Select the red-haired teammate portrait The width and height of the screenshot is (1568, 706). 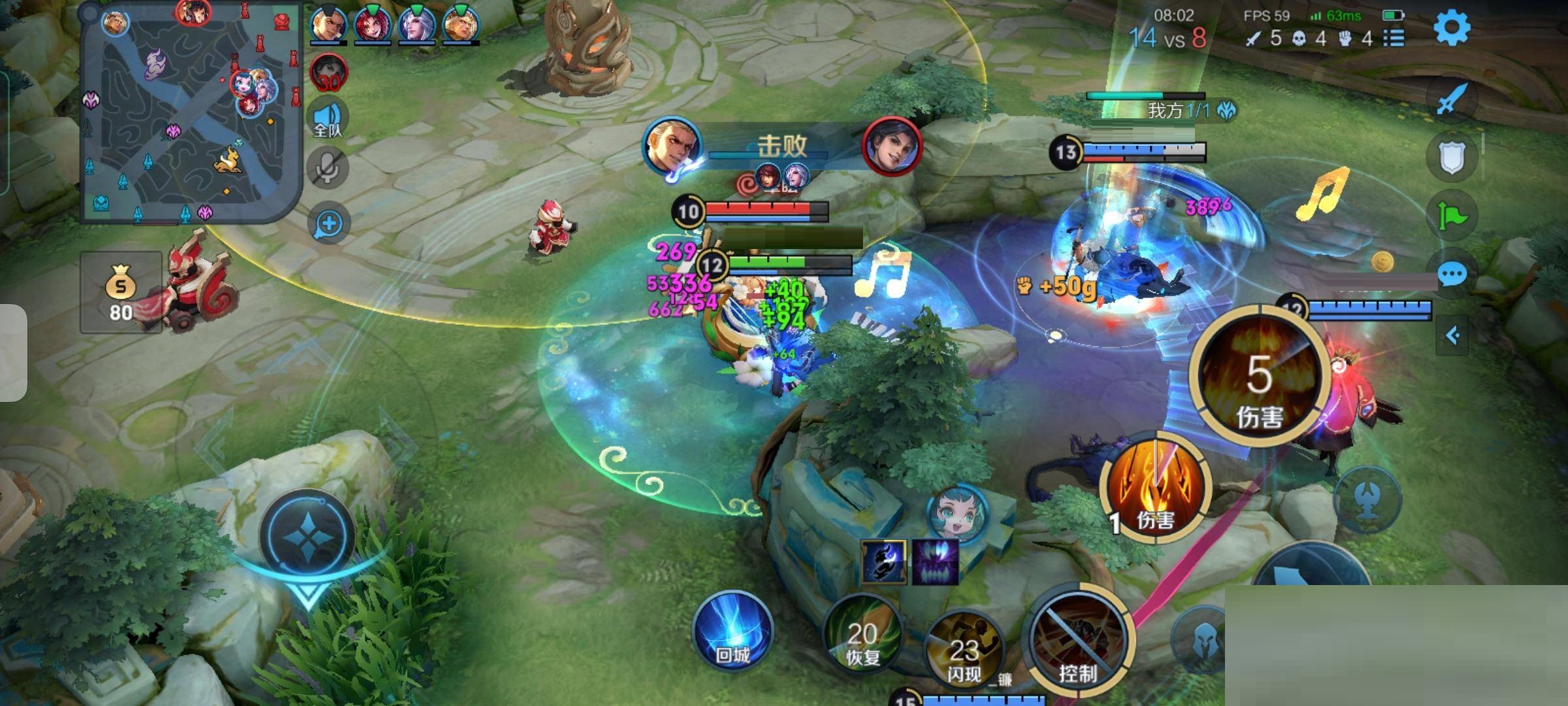(x=372, y=25)
